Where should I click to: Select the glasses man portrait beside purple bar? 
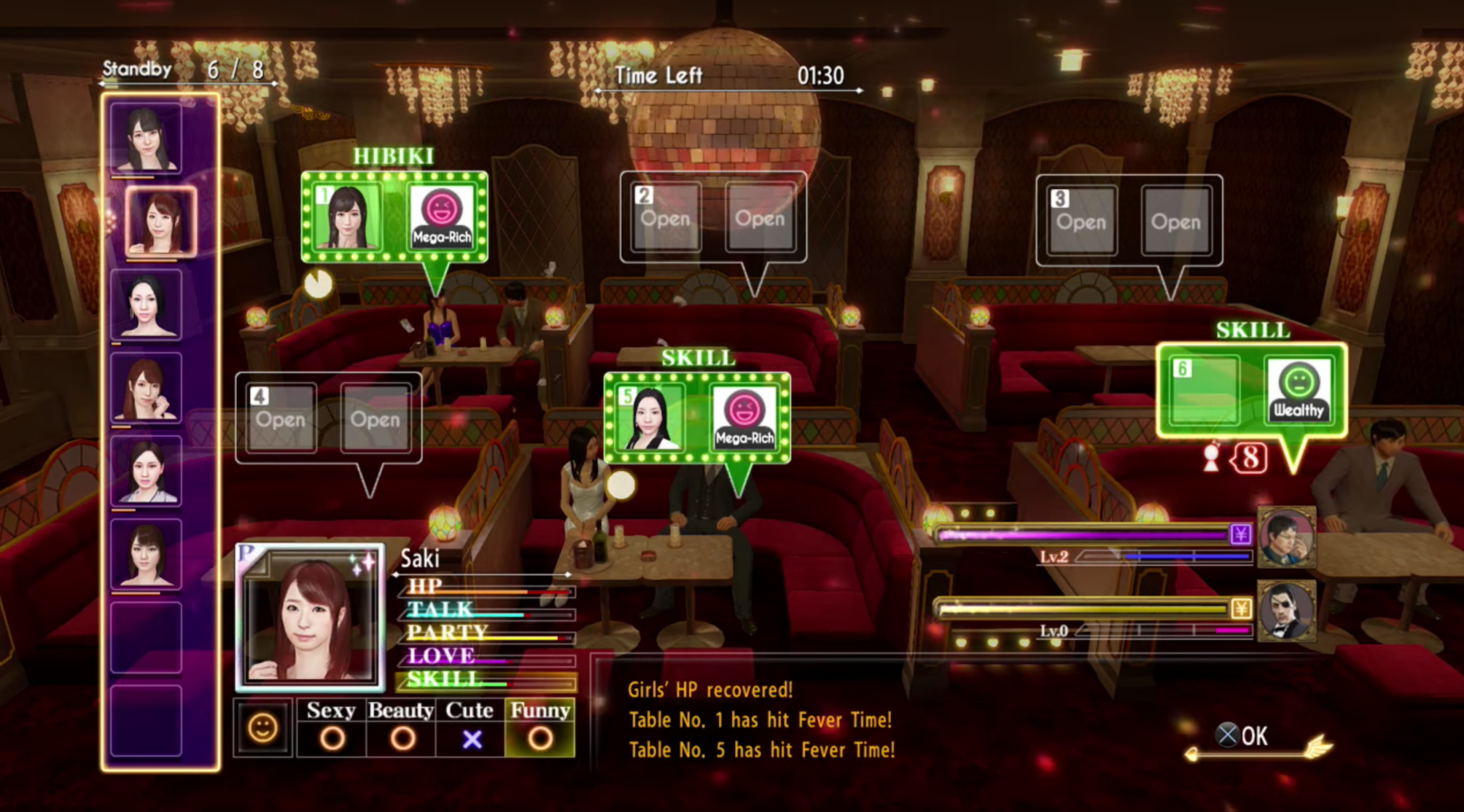point(1288,538)
